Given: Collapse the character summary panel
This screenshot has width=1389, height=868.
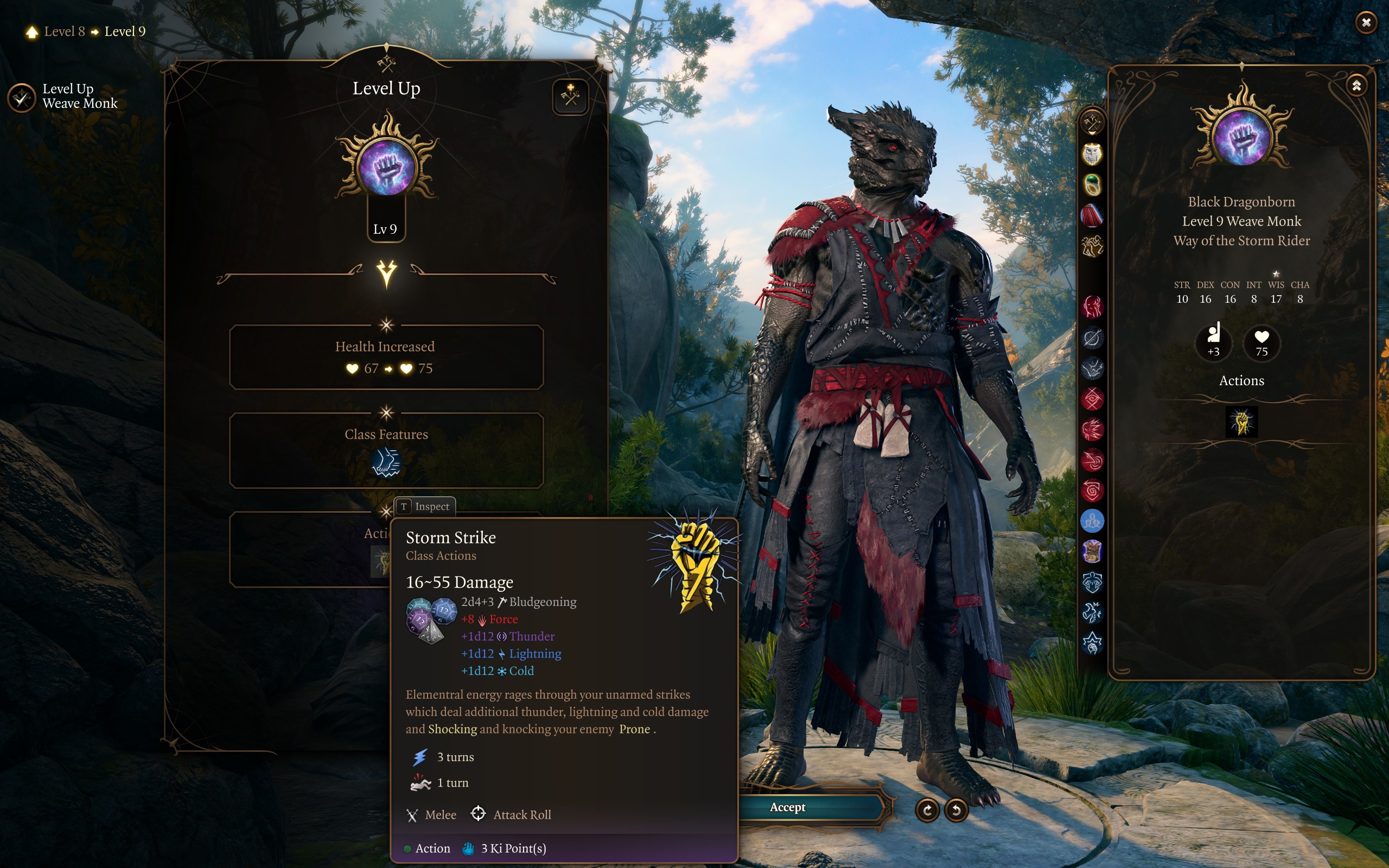Looking at the screenshot, I should (1356, 86).
